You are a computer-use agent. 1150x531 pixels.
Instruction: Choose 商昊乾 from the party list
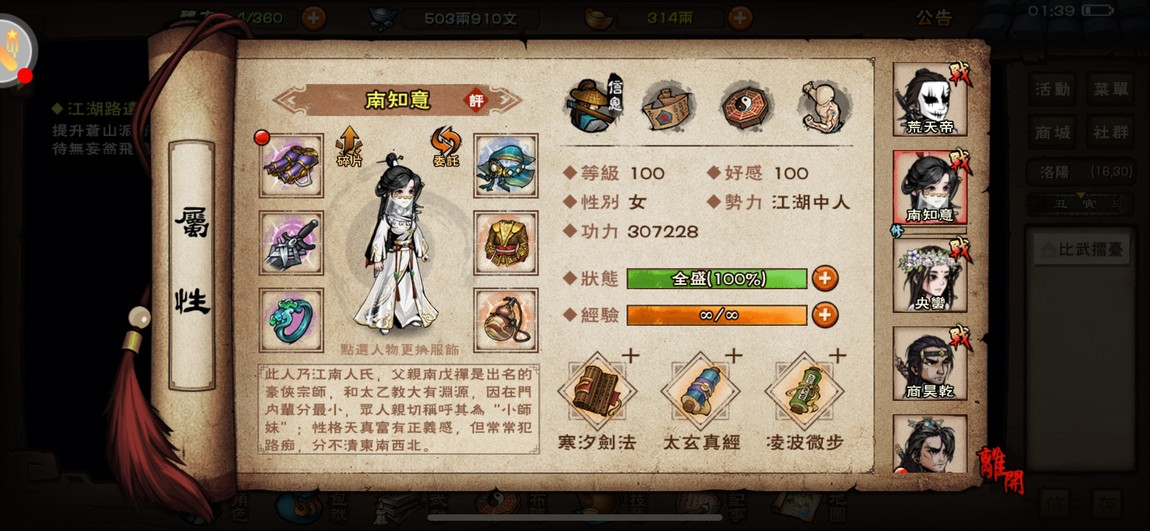coord(929,362)
